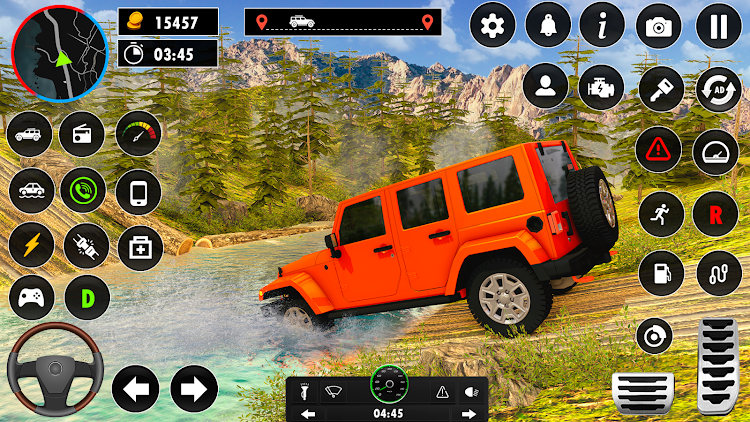Select the engine battery icon

coord(602,86)
